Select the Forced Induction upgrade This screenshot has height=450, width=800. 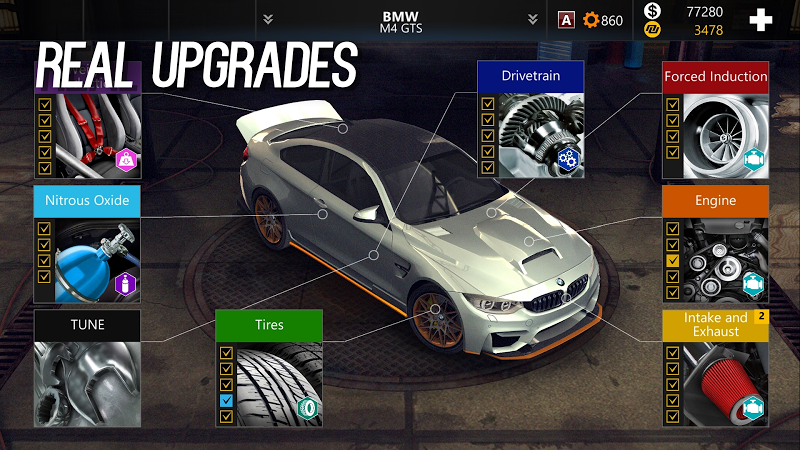(715, 77)
